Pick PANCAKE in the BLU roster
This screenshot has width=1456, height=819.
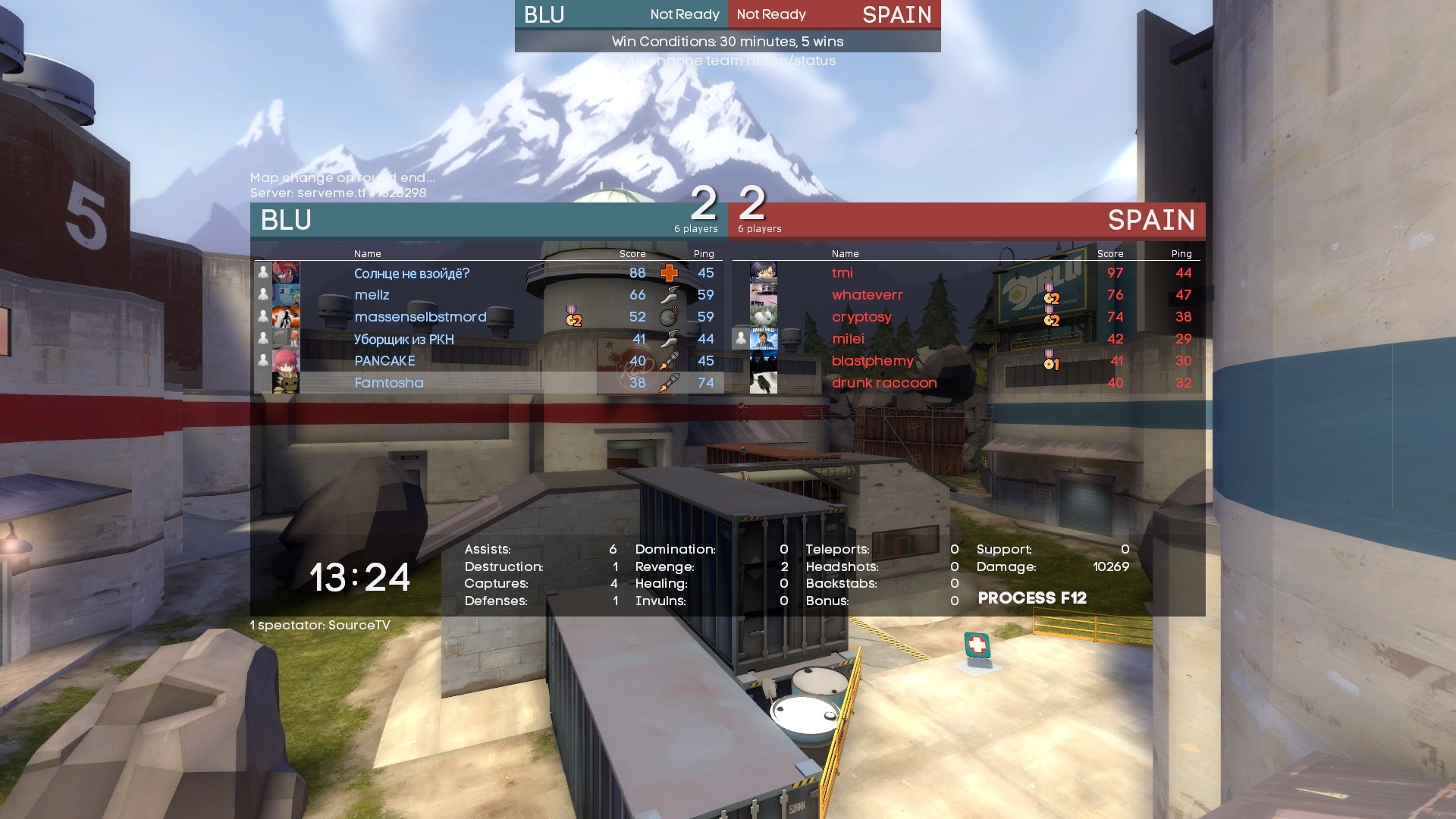tap(384, 361)
